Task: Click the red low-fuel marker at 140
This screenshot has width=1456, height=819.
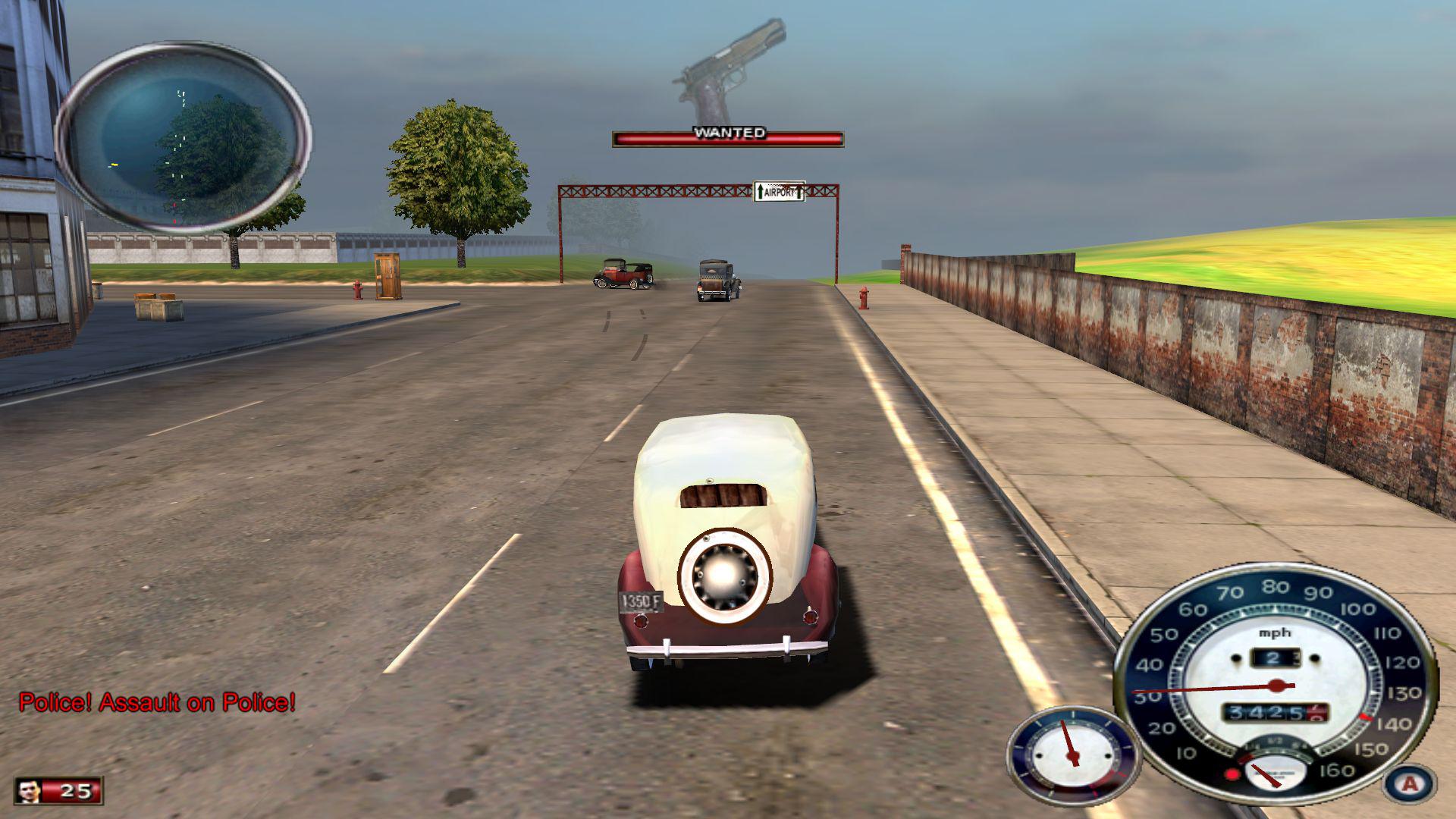Action: (x=1364, y=717)
